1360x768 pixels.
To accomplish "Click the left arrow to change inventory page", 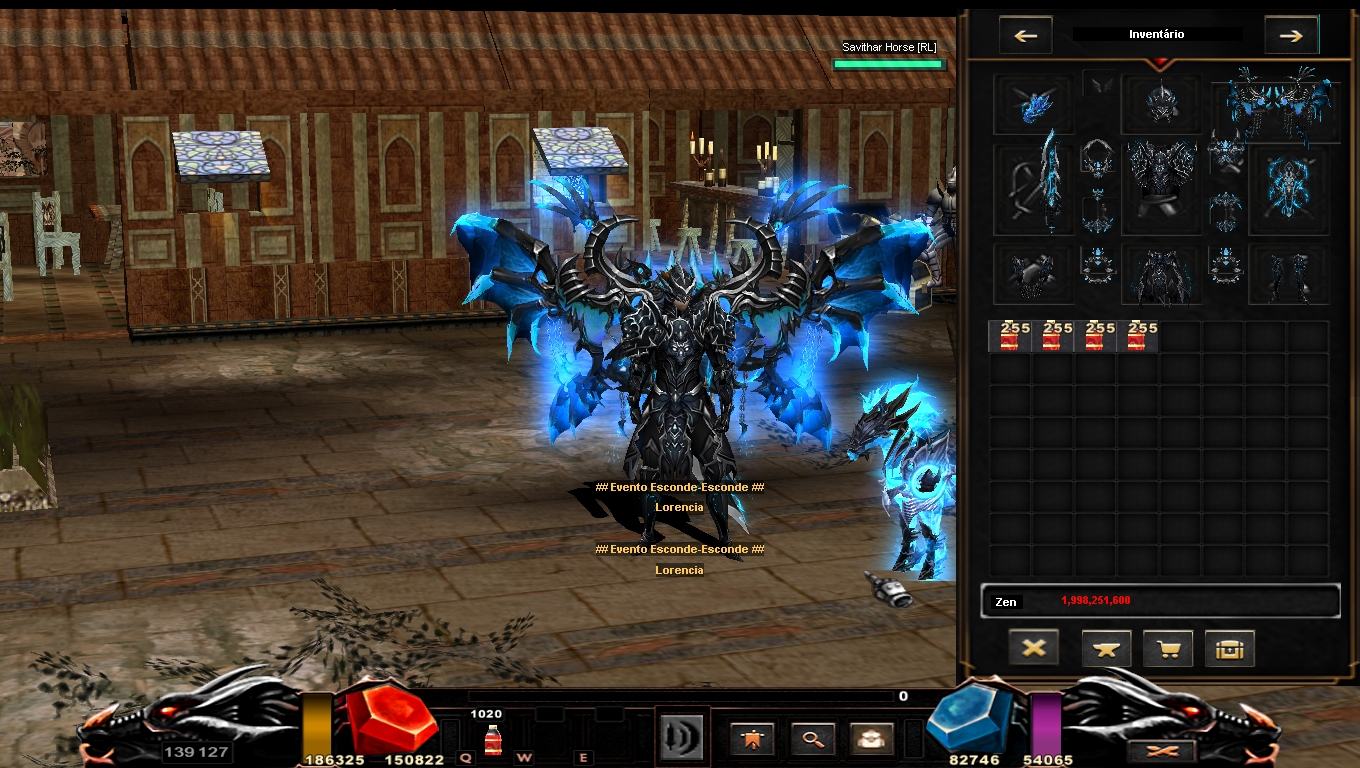I will 1024,35.
